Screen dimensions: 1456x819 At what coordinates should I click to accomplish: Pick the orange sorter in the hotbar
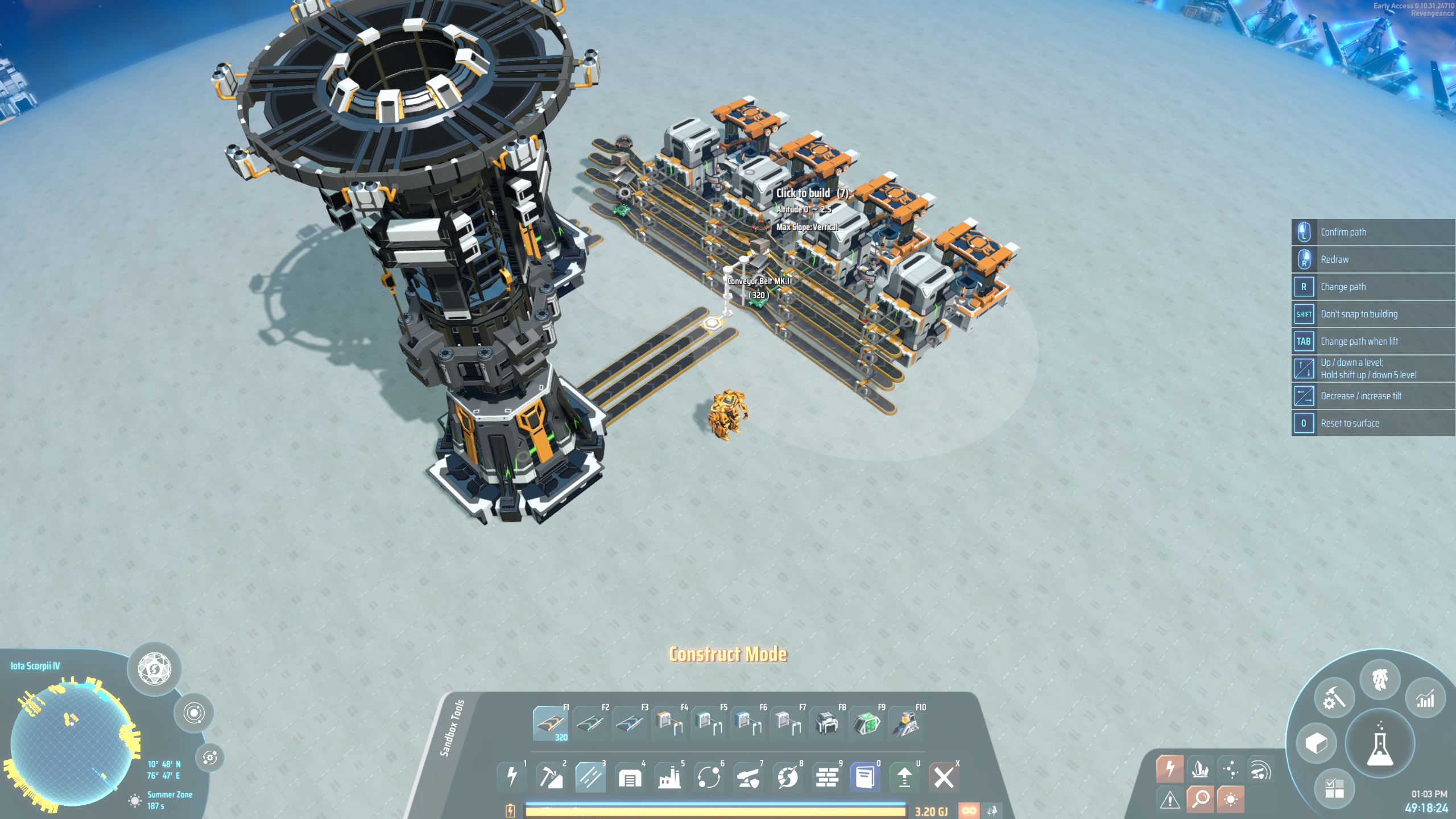pos(668,723)
